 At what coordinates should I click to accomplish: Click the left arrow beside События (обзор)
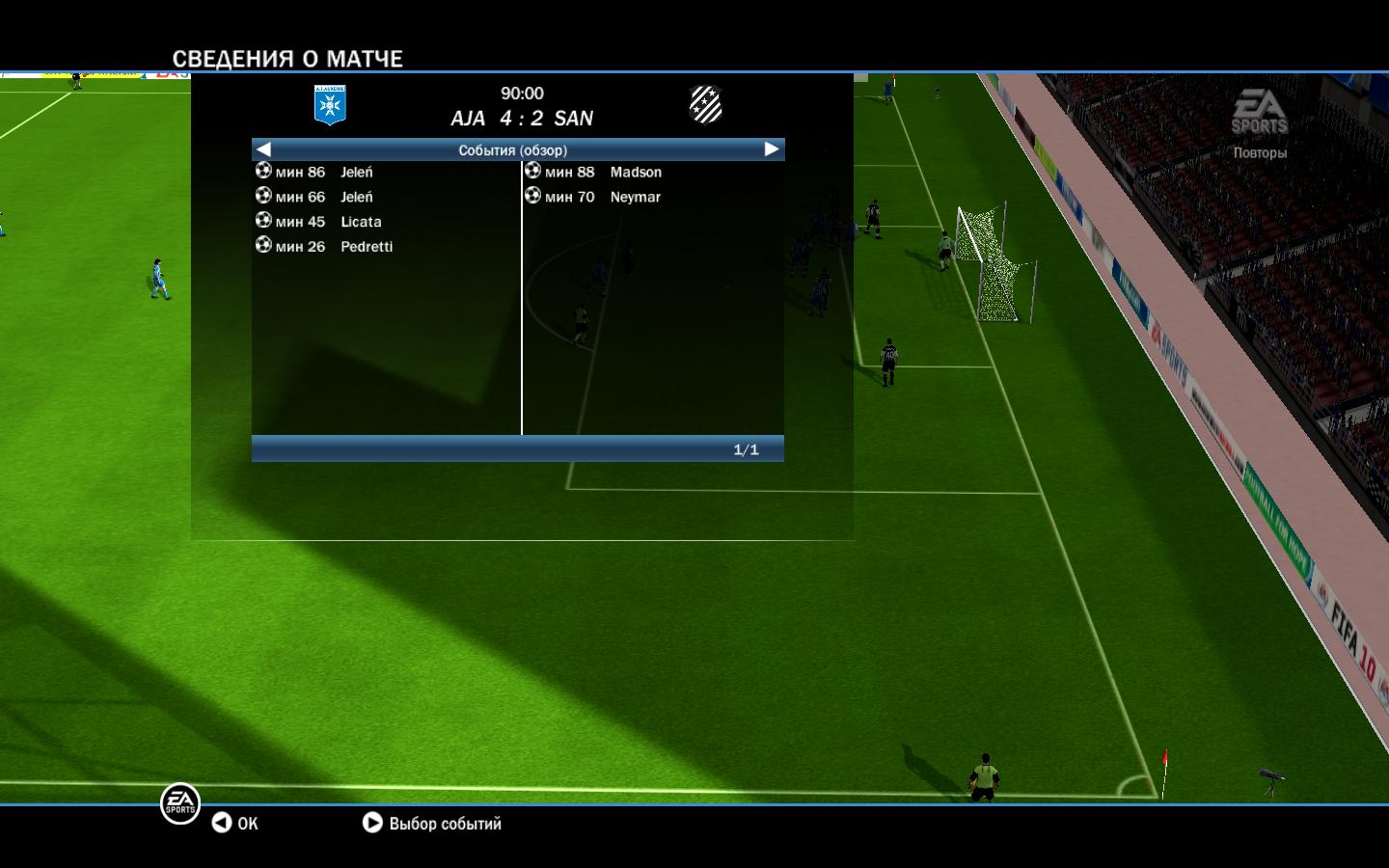(263, 149)
